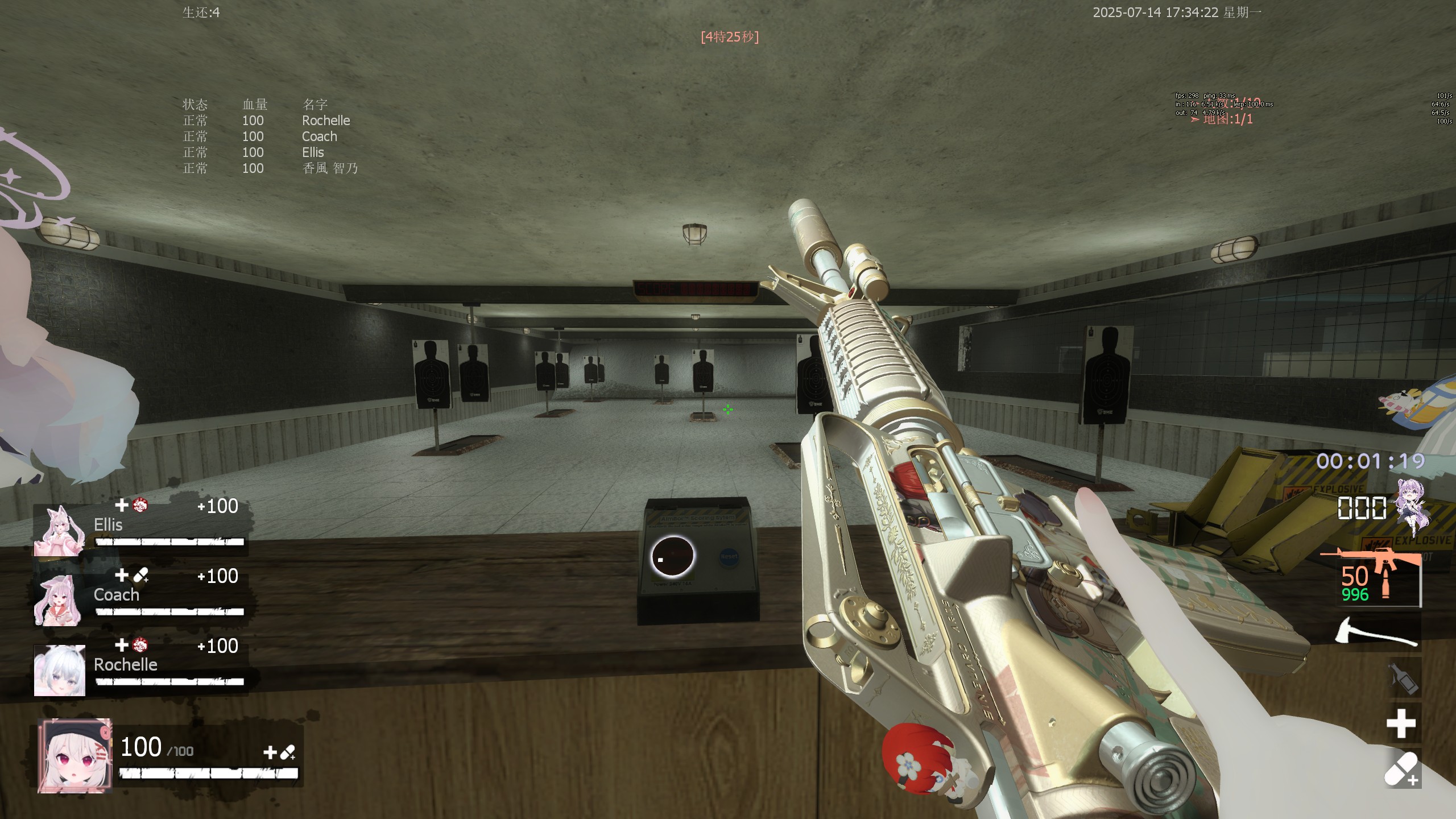This screenshot has width=1456, height=819.
Task: Click Rochelle's teammate portrait
Action: [59, 670]
